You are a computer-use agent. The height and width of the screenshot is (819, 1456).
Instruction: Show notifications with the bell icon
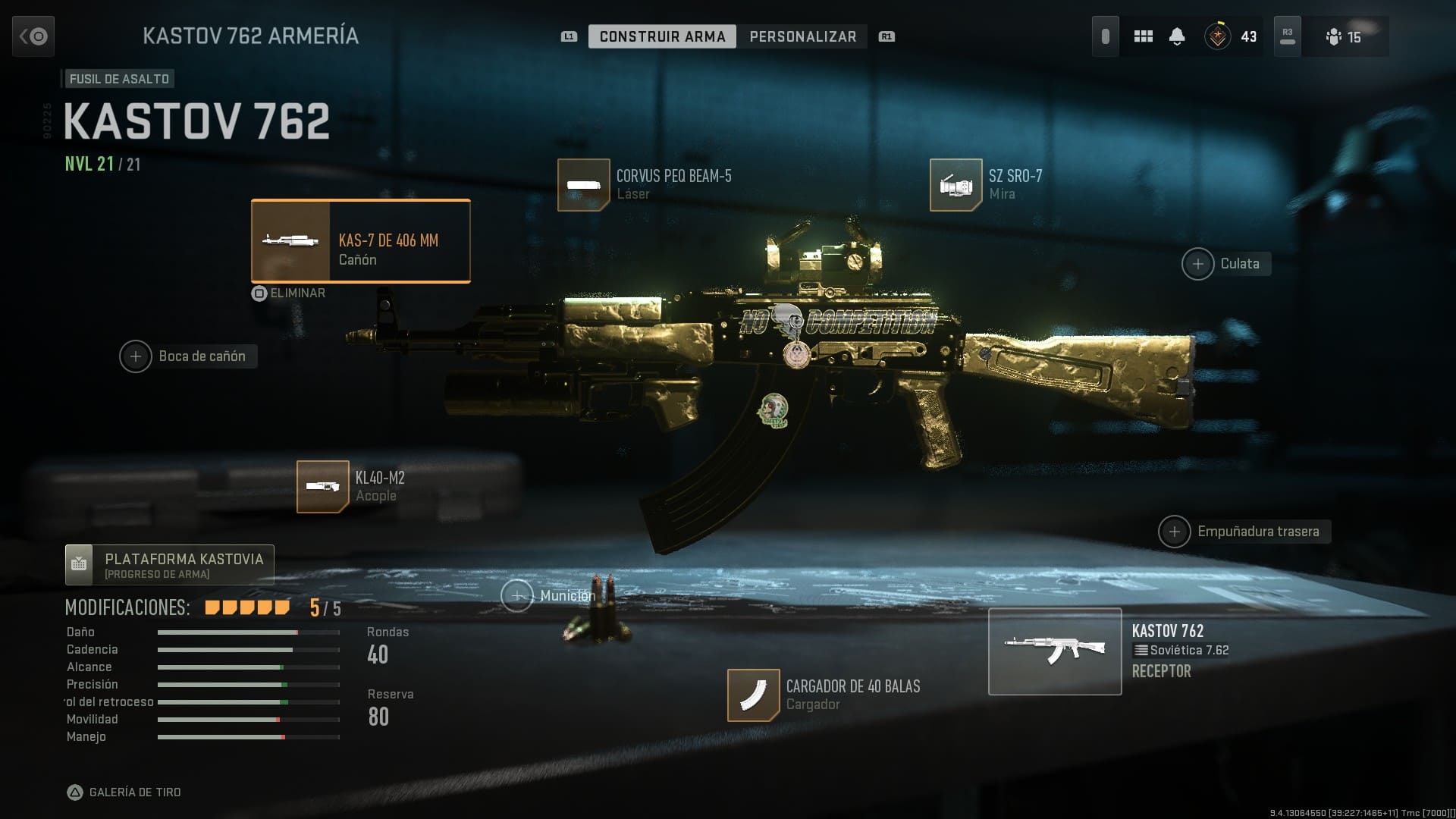1177,36
